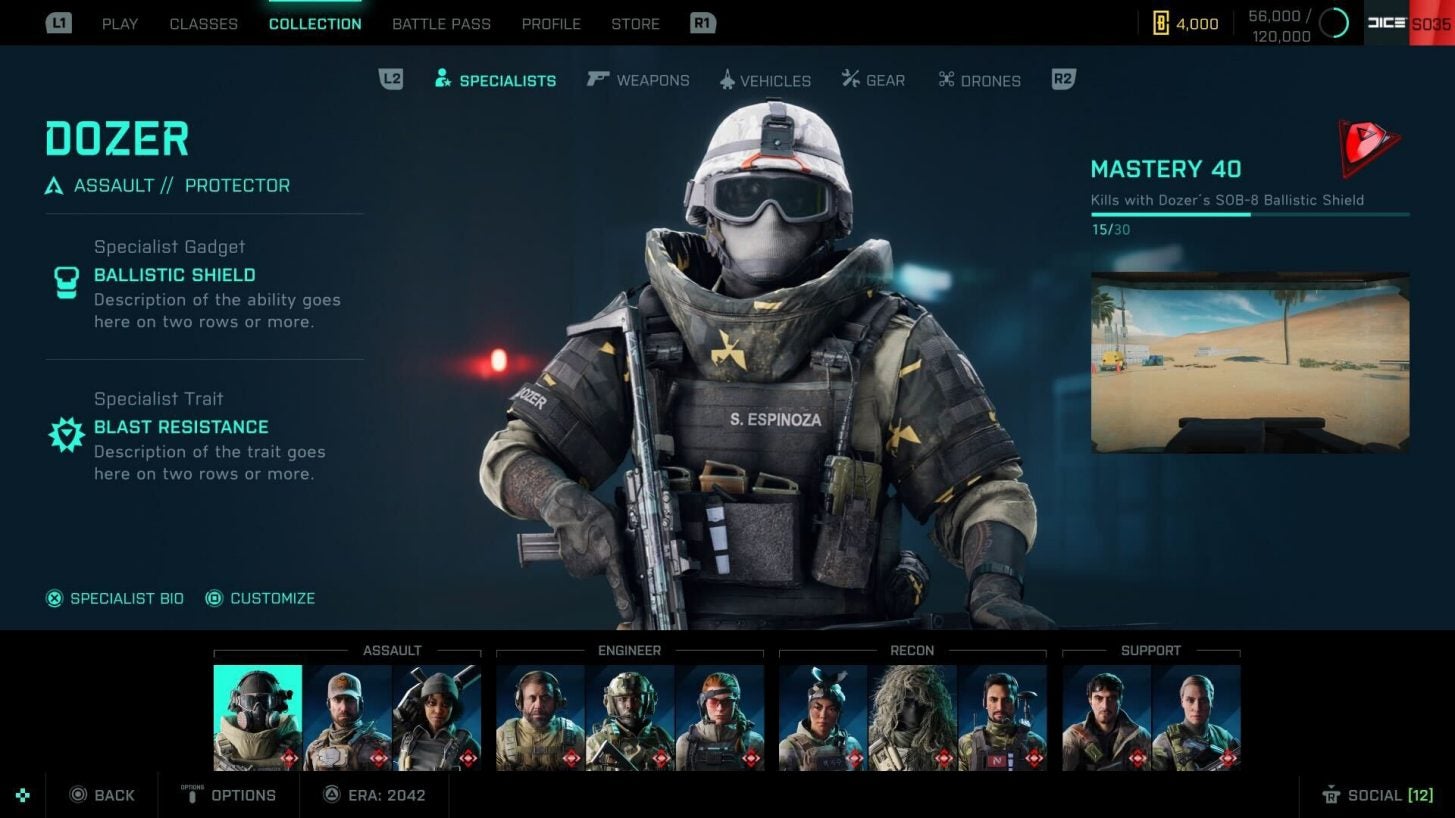Open the Era: 2042 selector
This screenshot has height=818, width=1455.
(x=374, y=794)
